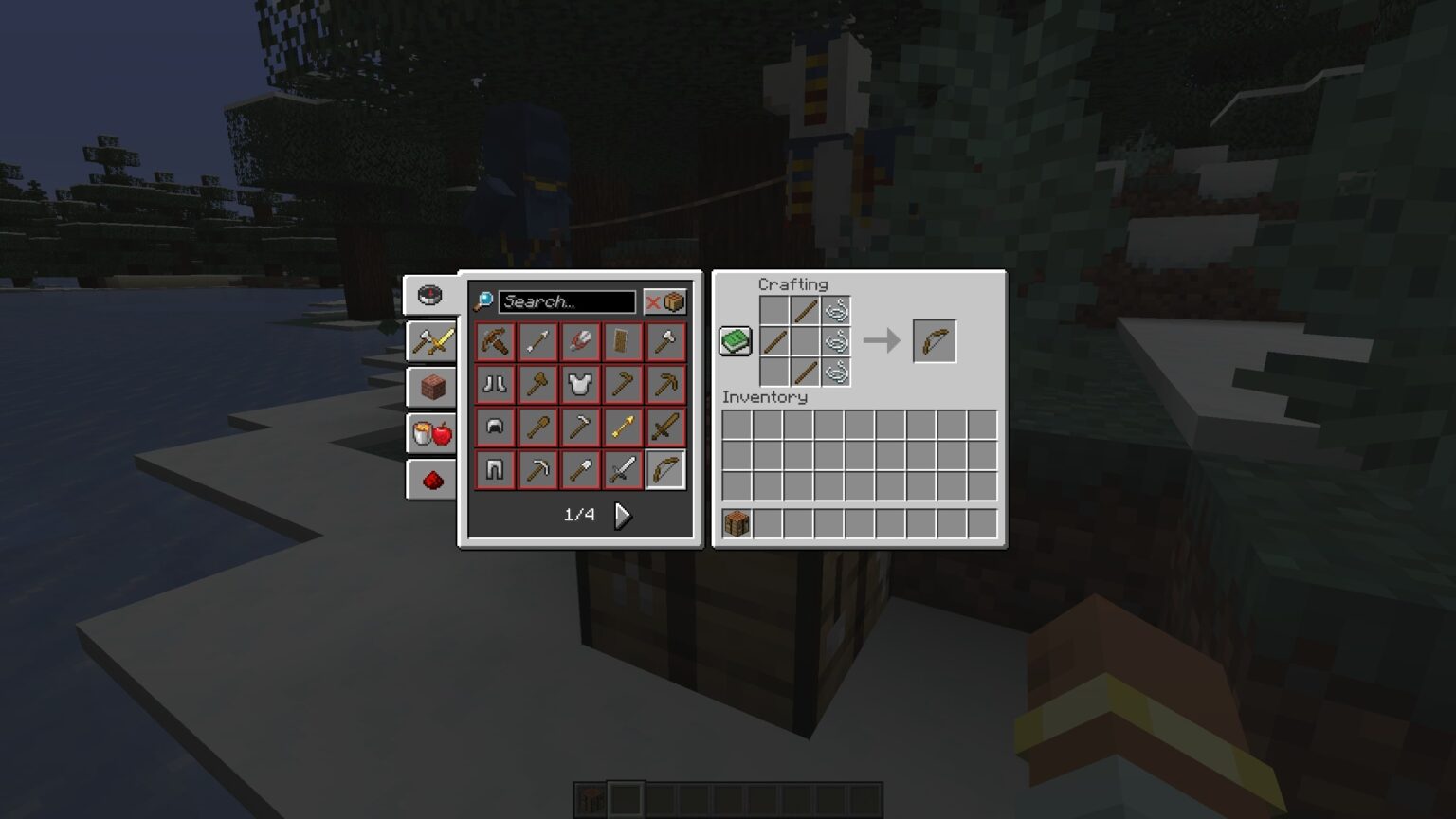The image size is (1456, 819).
Task: Select the iron chestplate recipe
Action: point(580,384)
